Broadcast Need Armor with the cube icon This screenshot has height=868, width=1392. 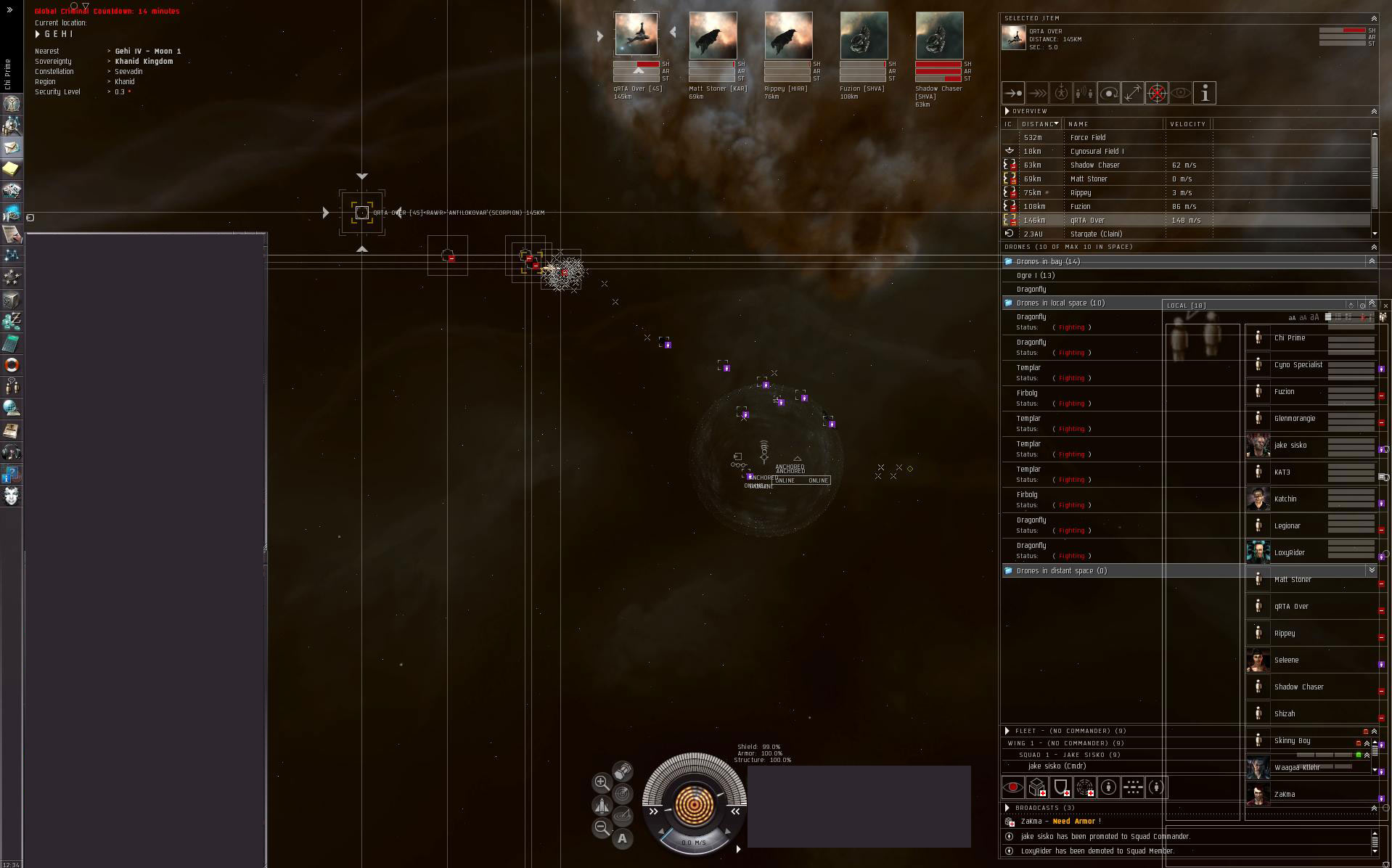click(x=1037, y=787)
